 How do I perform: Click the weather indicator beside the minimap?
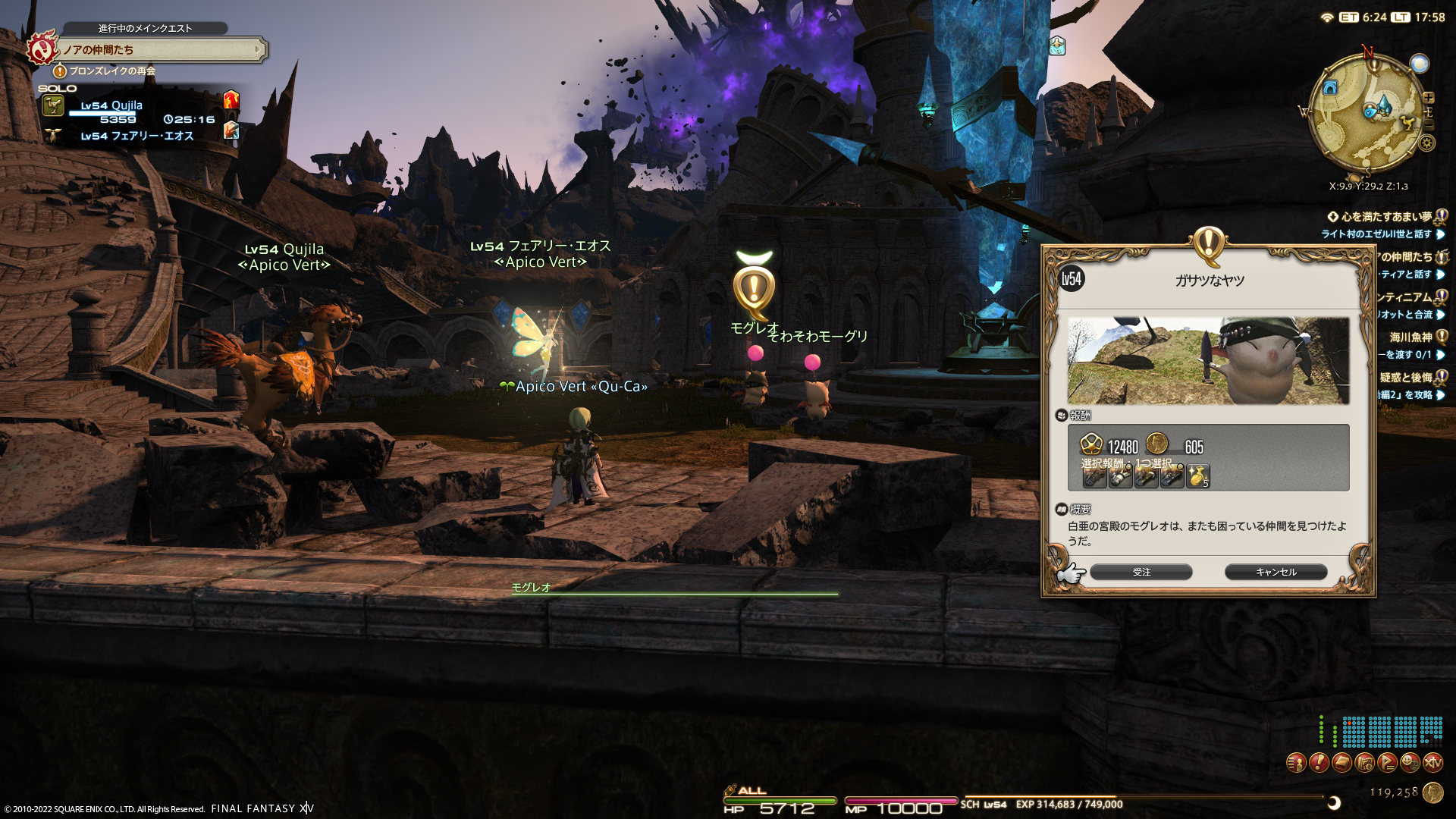coord(1419,64)
